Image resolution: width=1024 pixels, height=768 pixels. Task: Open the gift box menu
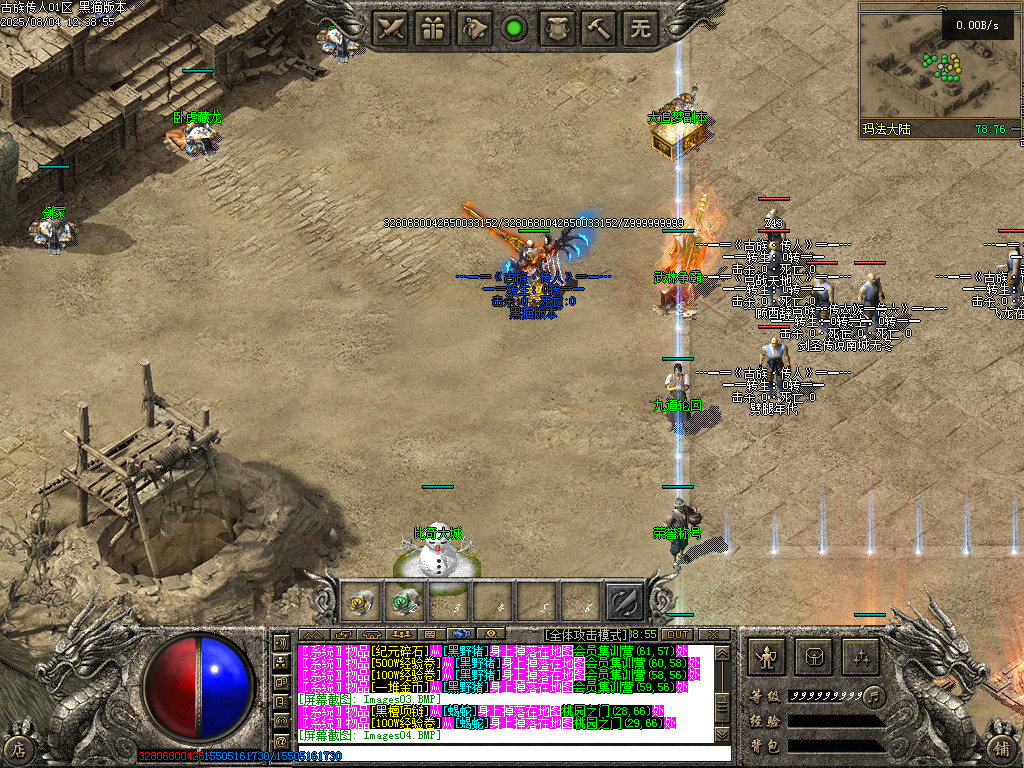[433, 28]
